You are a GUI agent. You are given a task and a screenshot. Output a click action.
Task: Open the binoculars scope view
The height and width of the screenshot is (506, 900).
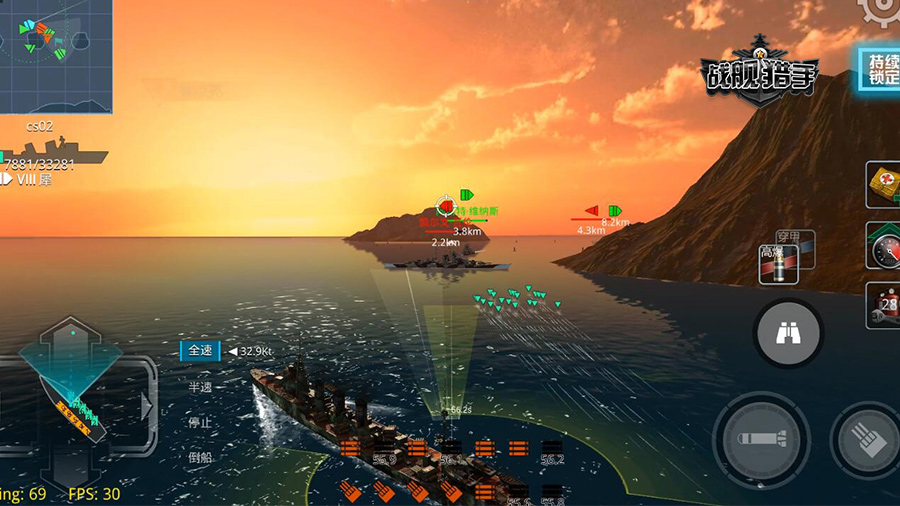[788, 333]
